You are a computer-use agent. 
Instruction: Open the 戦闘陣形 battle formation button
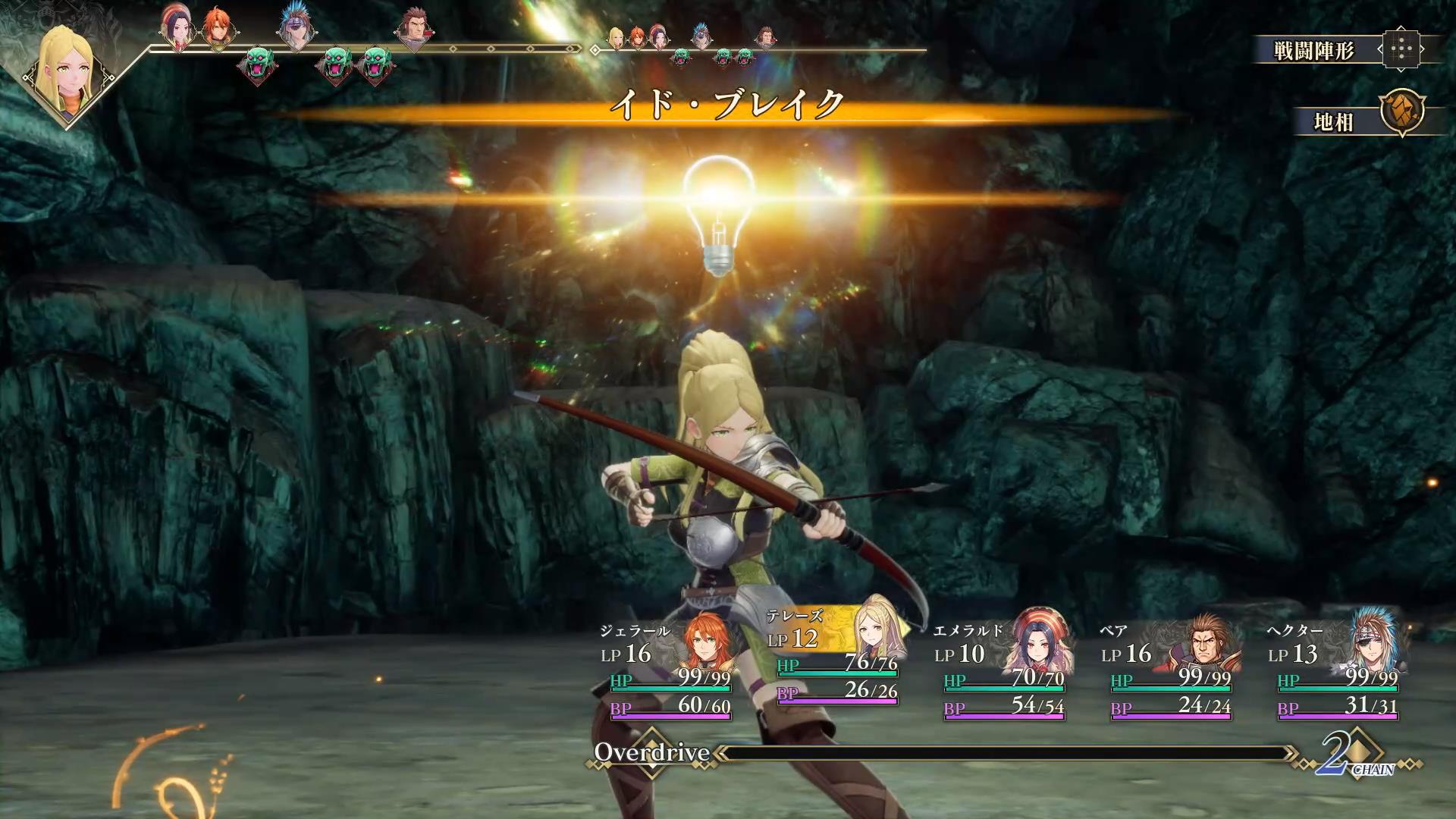[1346, 51]
